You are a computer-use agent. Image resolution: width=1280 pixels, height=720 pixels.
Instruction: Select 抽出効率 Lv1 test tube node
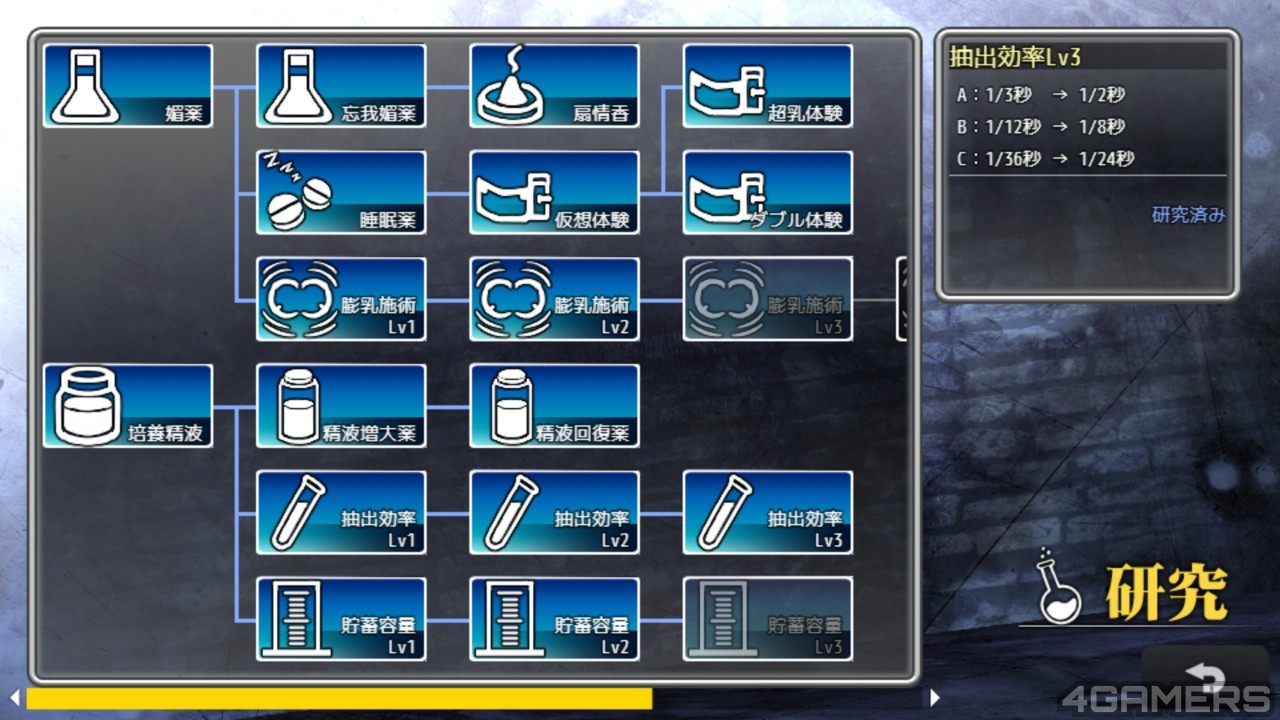[341, 513]
